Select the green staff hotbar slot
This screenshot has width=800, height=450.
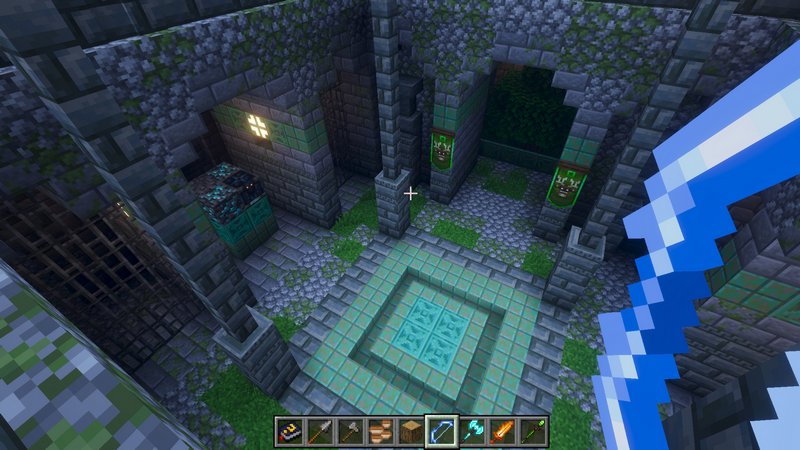[531, 431]
